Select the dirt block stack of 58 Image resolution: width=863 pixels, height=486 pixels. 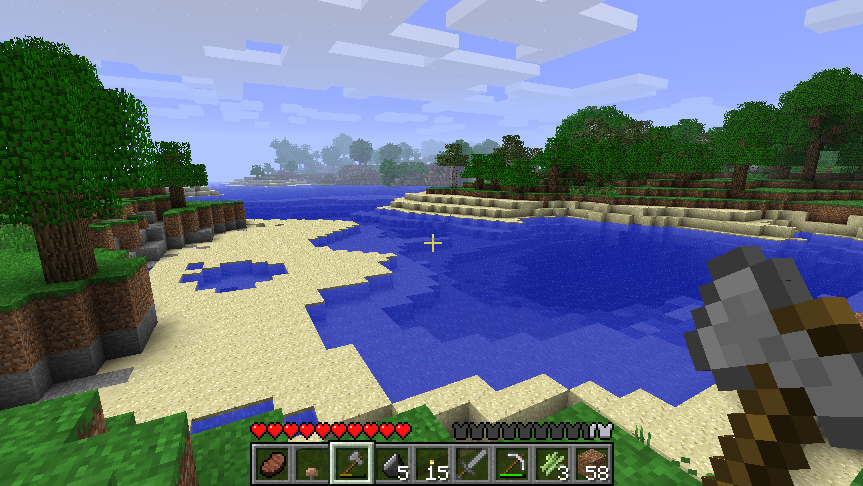(592, 463)
